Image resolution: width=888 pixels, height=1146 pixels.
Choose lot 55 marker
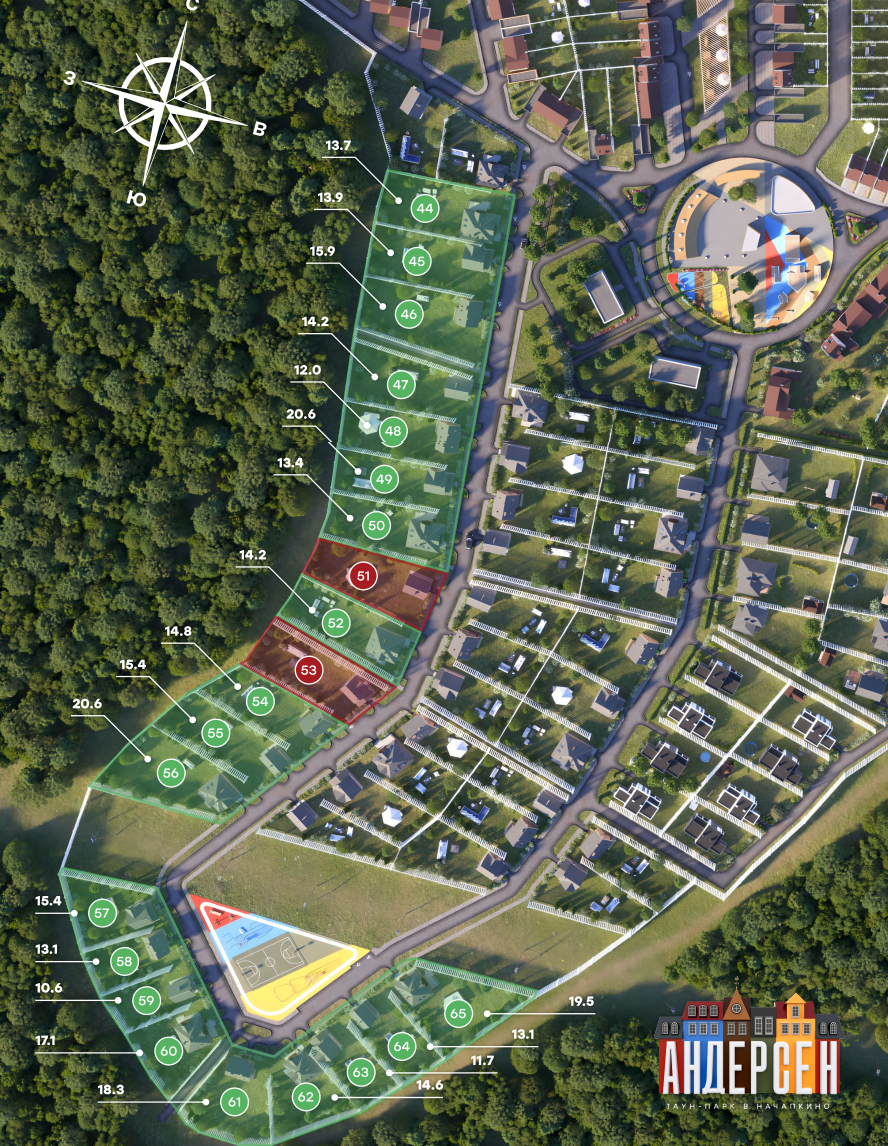click(215, 732)
